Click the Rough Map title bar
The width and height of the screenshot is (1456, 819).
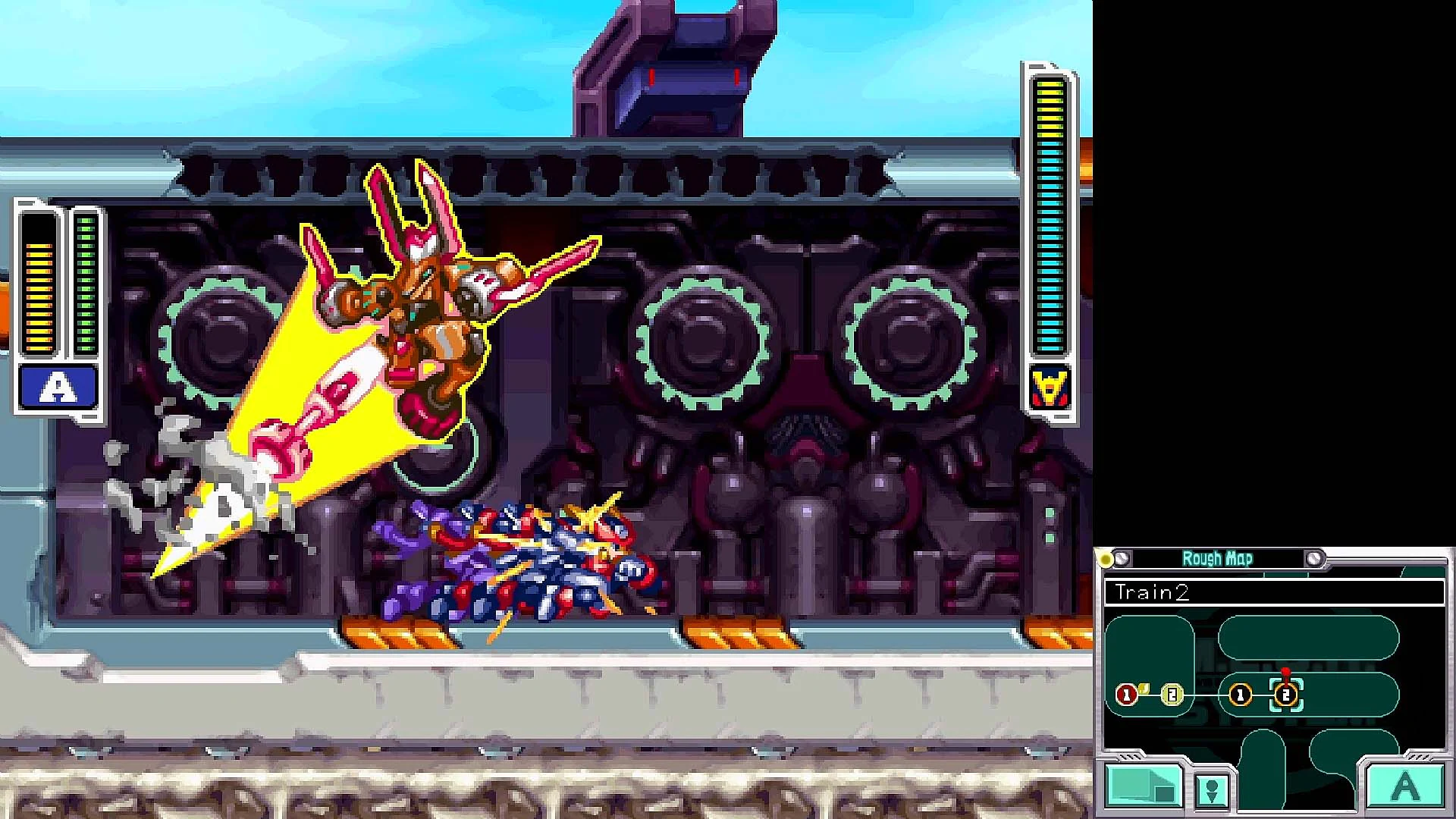pos(1219,559)
